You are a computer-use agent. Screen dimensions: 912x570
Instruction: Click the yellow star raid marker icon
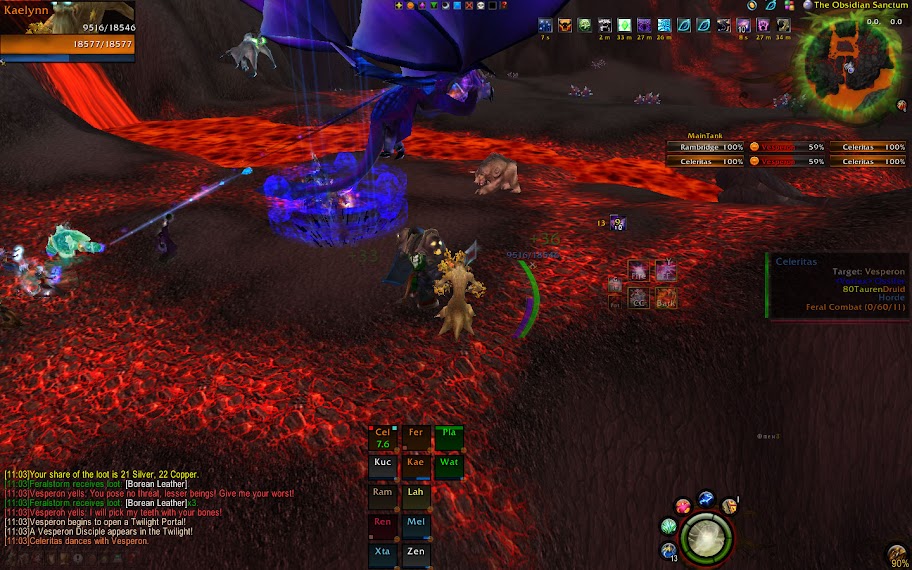400,6
